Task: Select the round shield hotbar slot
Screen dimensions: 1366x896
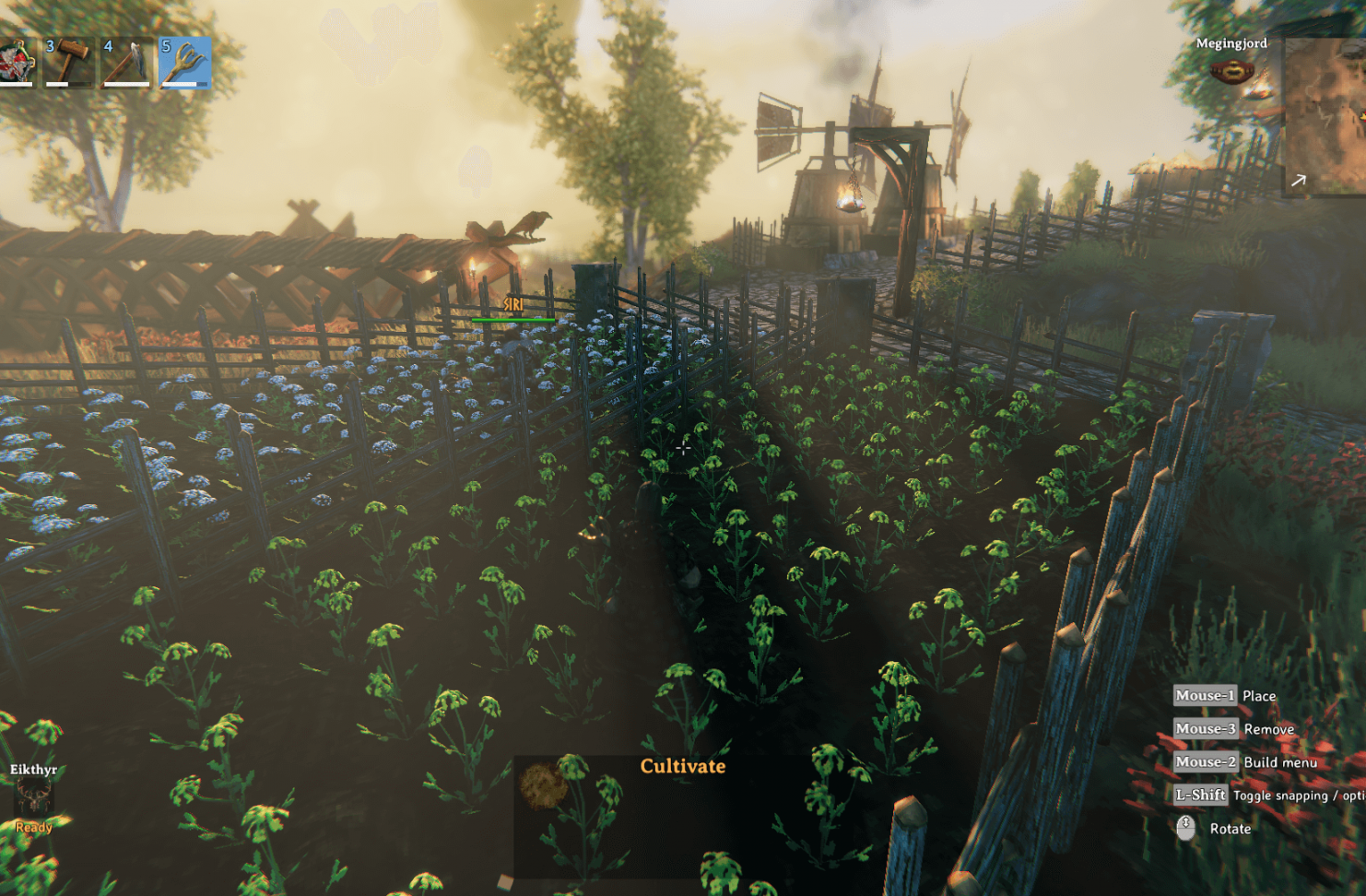Action: point(16,62)
